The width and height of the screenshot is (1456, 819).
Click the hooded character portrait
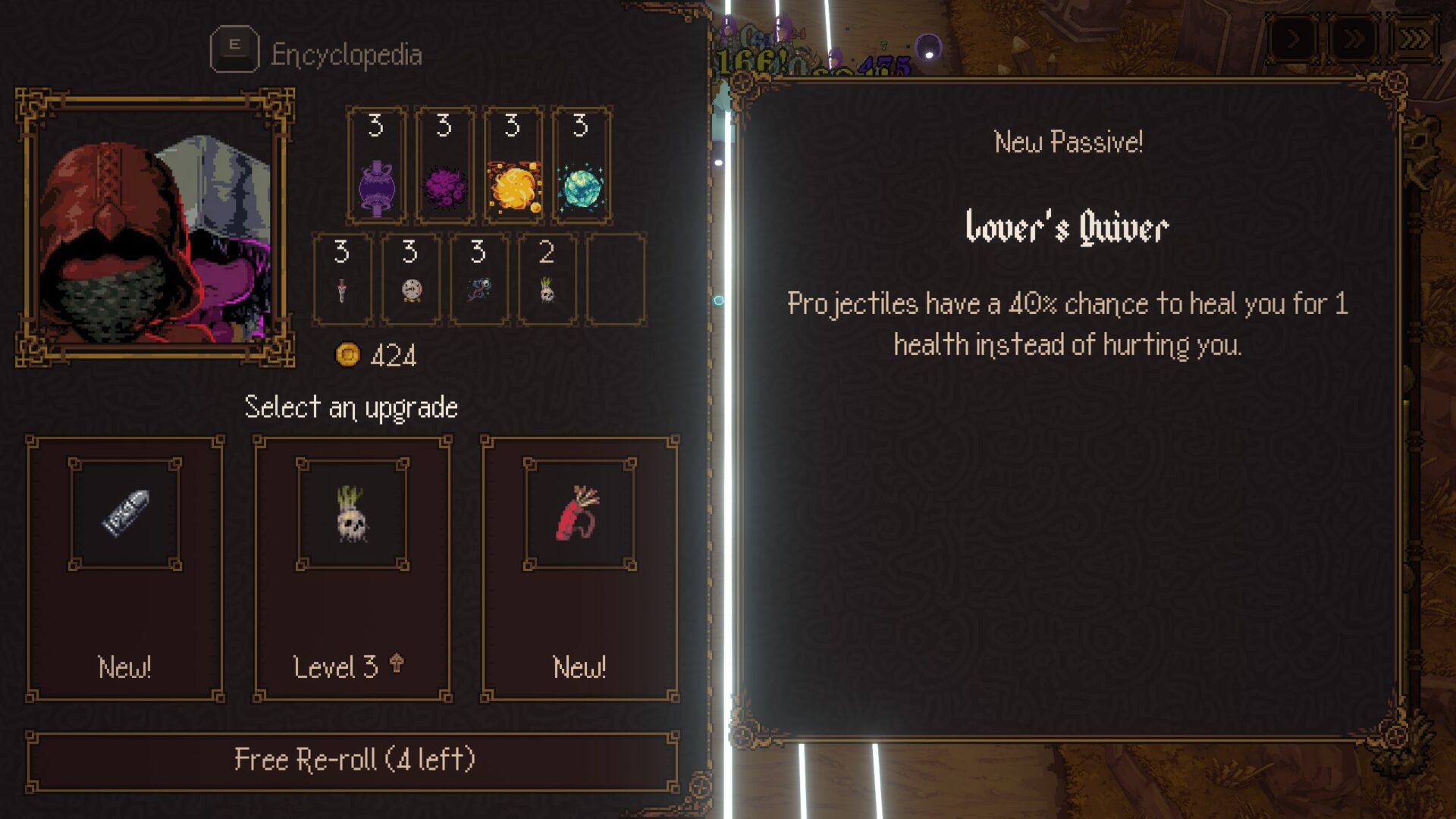[x=155, y=227]
